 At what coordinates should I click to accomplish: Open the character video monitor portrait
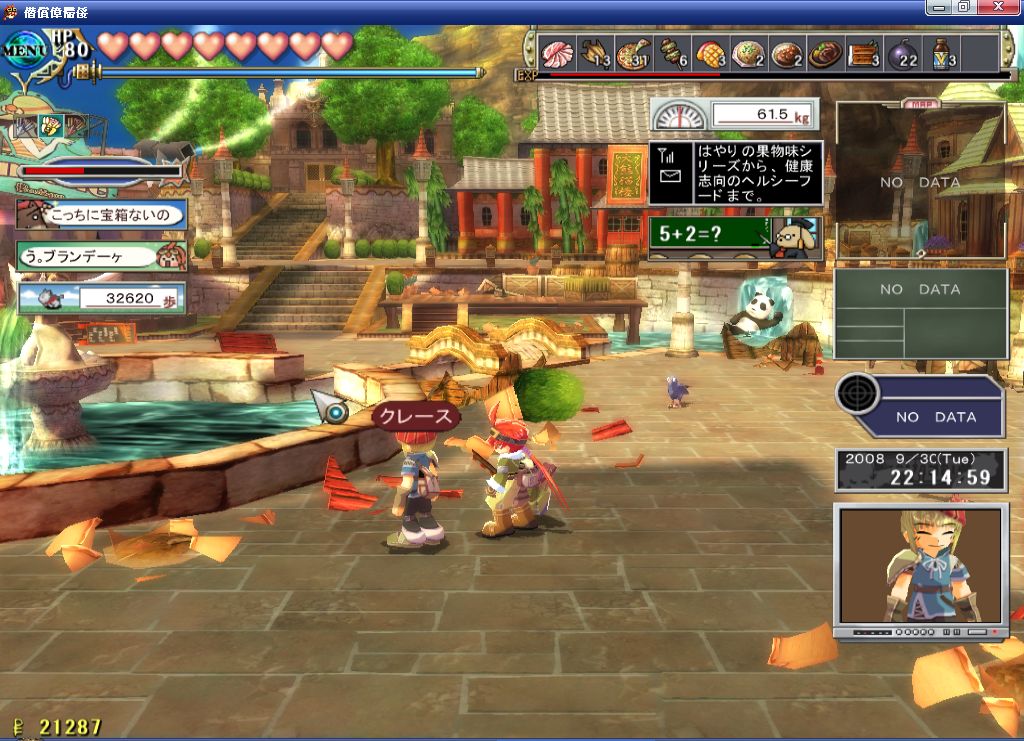click(920, 567)
